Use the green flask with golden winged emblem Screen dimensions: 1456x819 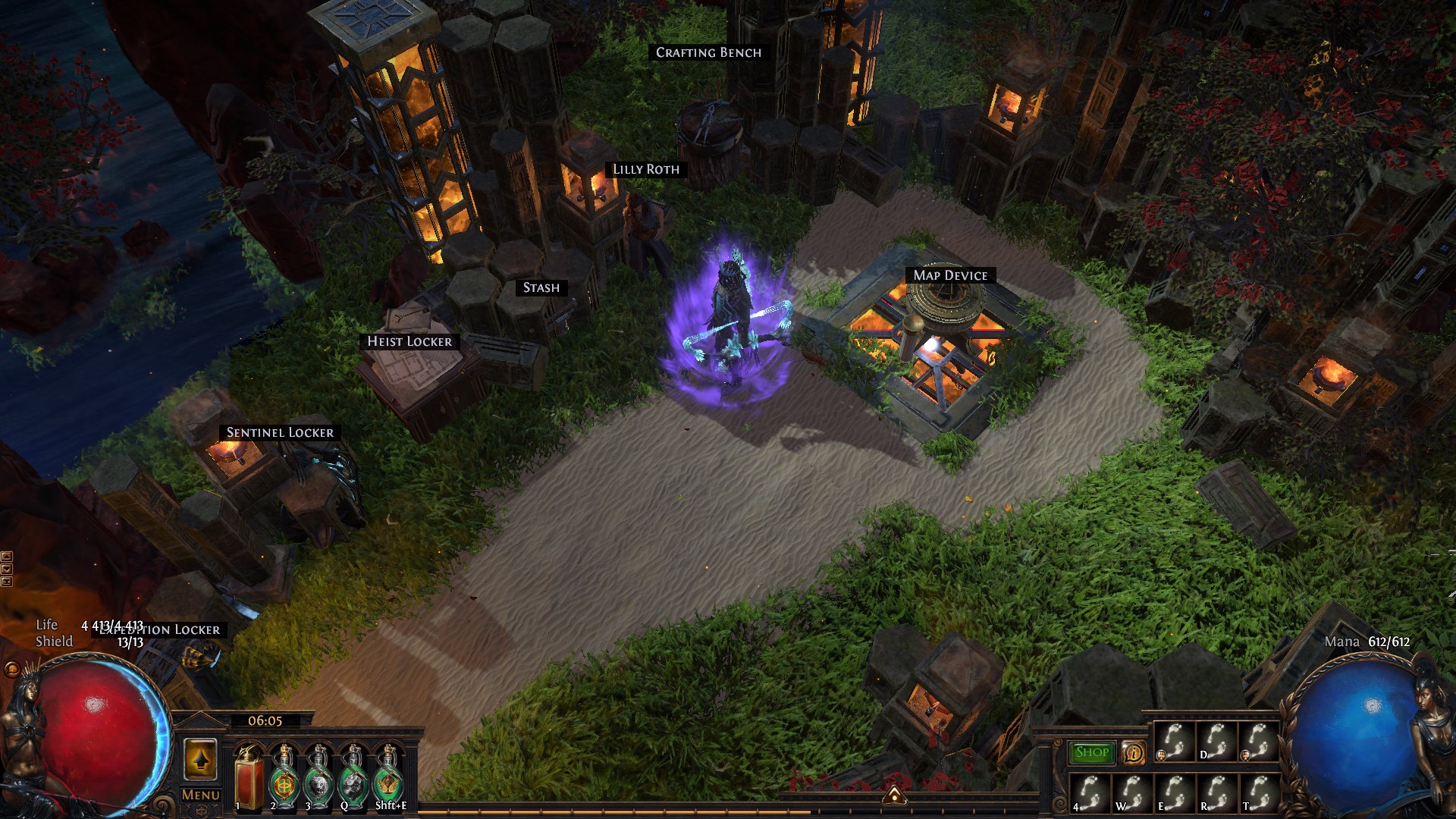coord(388,779)
